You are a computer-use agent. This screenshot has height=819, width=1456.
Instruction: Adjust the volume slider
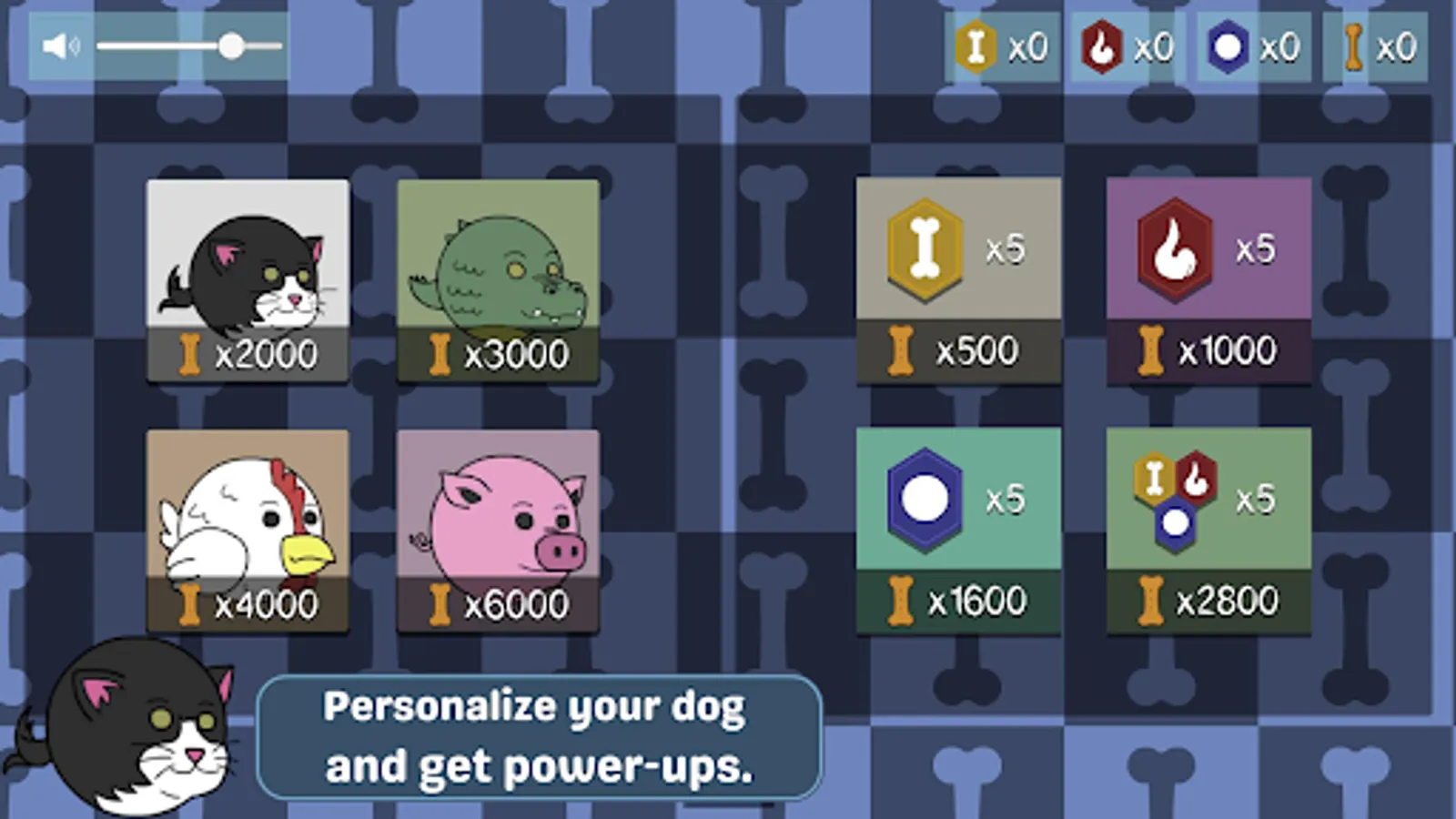pyautogui.click(x=235, y=42)
